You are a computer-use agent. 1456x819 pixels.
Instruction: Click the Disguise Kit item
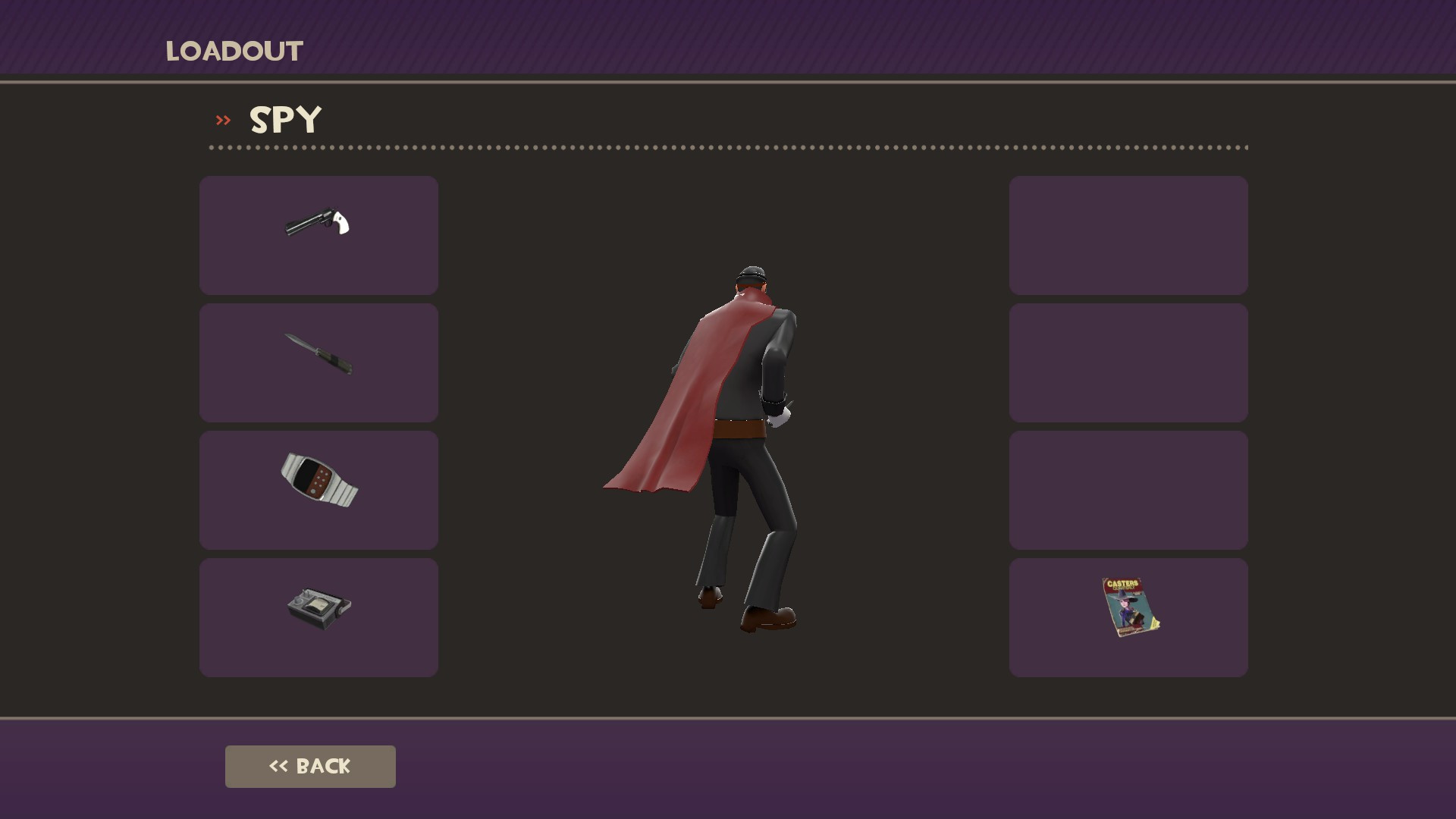click(318, 617)
